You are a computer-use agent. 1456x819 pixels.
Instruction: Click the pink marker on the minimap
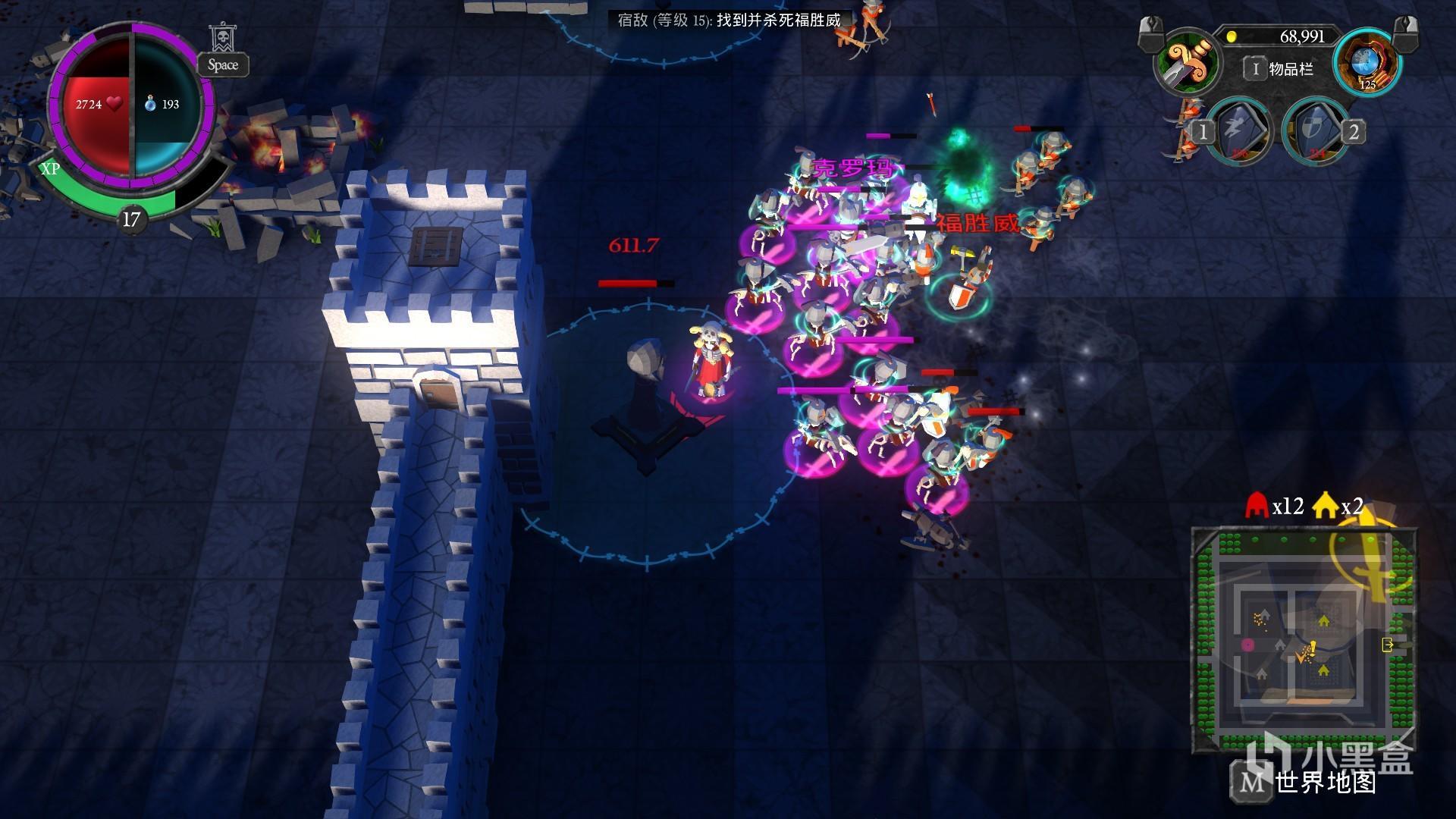1247,645
